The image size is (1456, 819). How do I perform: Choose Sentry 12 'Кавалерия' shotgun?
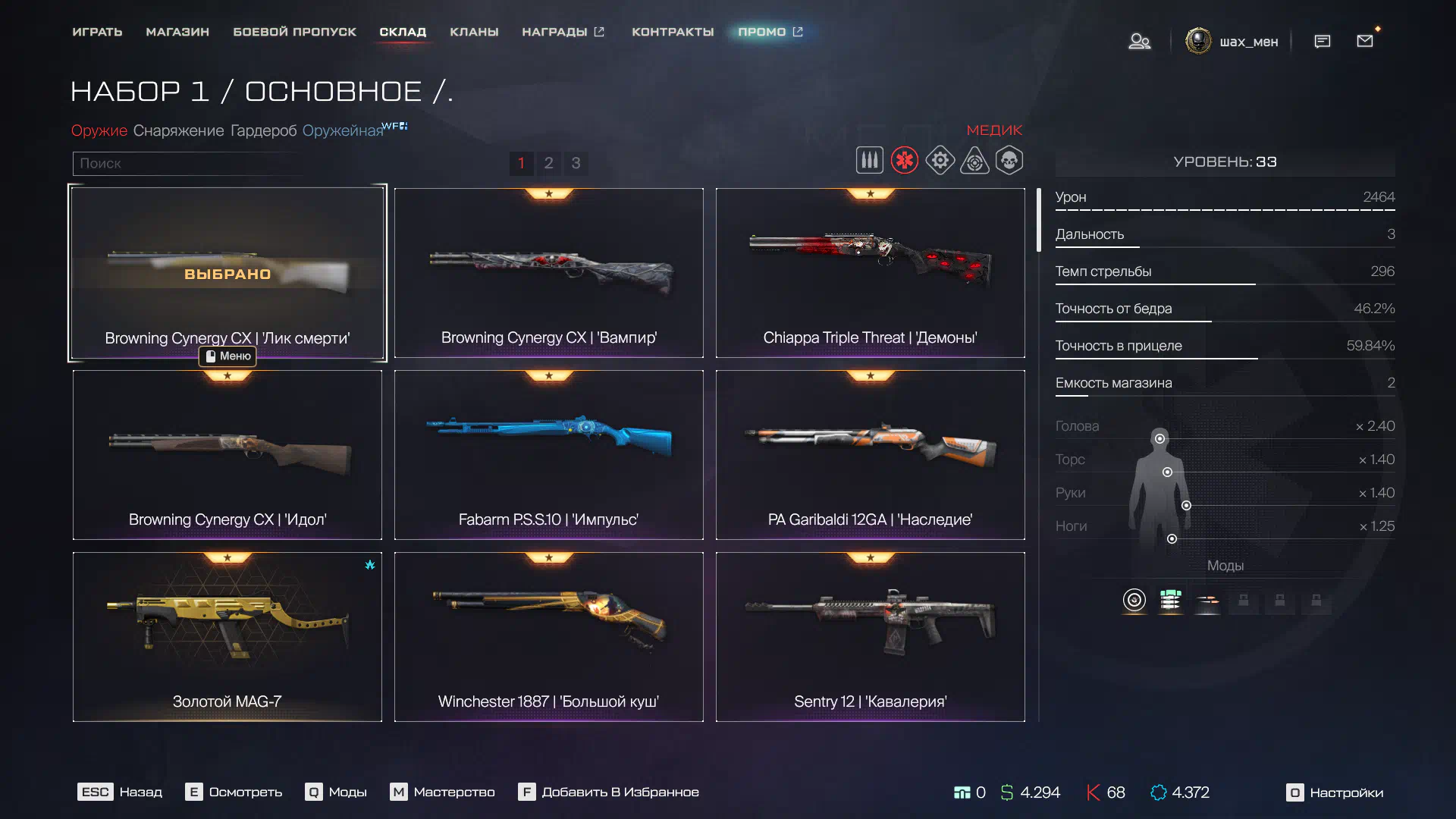870,637
